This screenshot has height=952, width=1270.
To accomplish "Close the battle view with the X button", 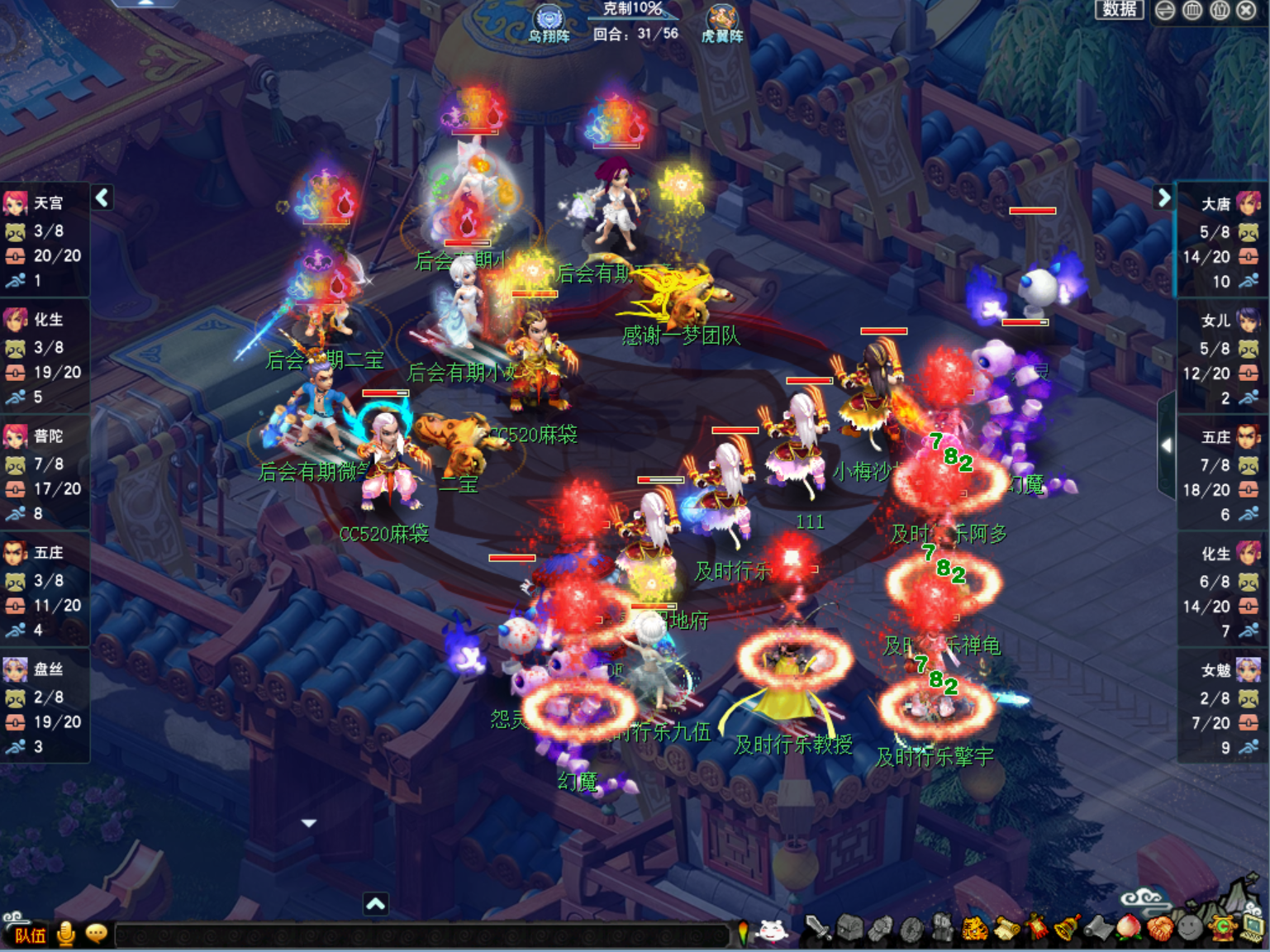I will tap(1247, 10).
